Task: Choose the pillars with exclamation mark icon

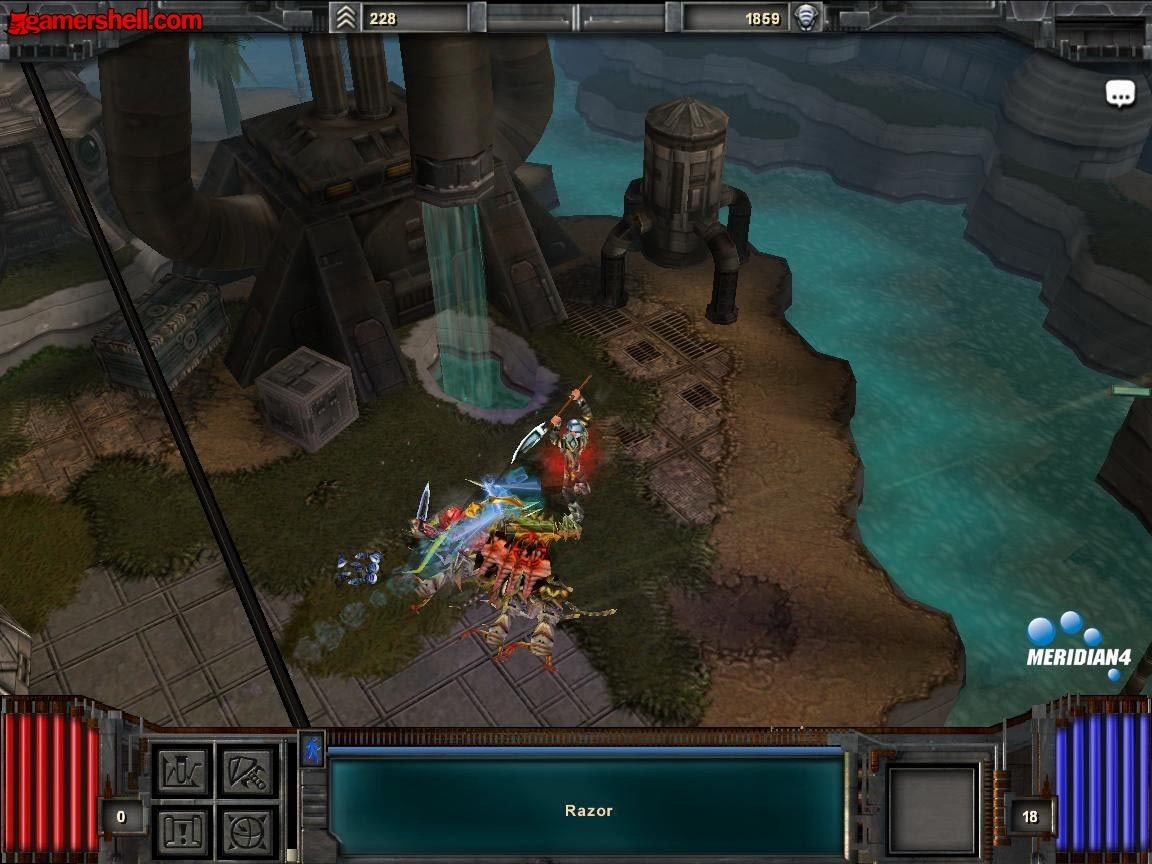Action: [x=181, y=831]
